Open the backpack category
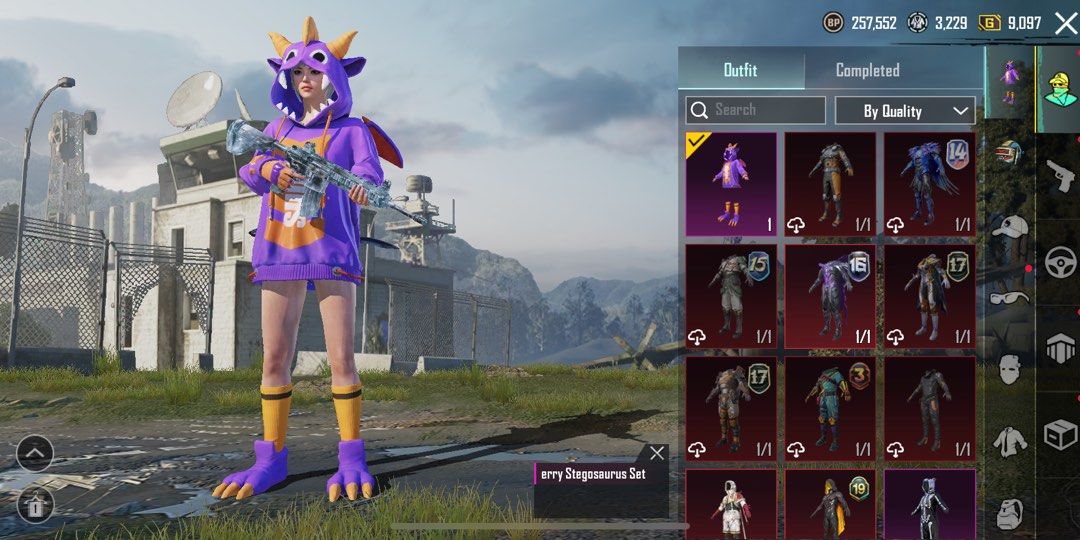Screen dimensions: 1080x540 [1008, 514]
